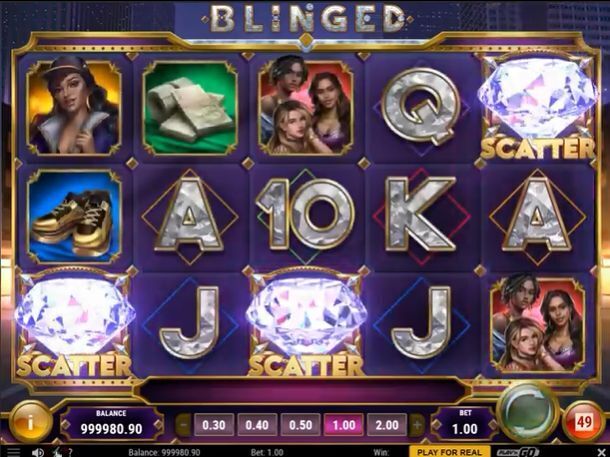This screenshot has height=457, width=610.
Task: Choose the 0.40 bet amount
Action: (x=255, y=425)
